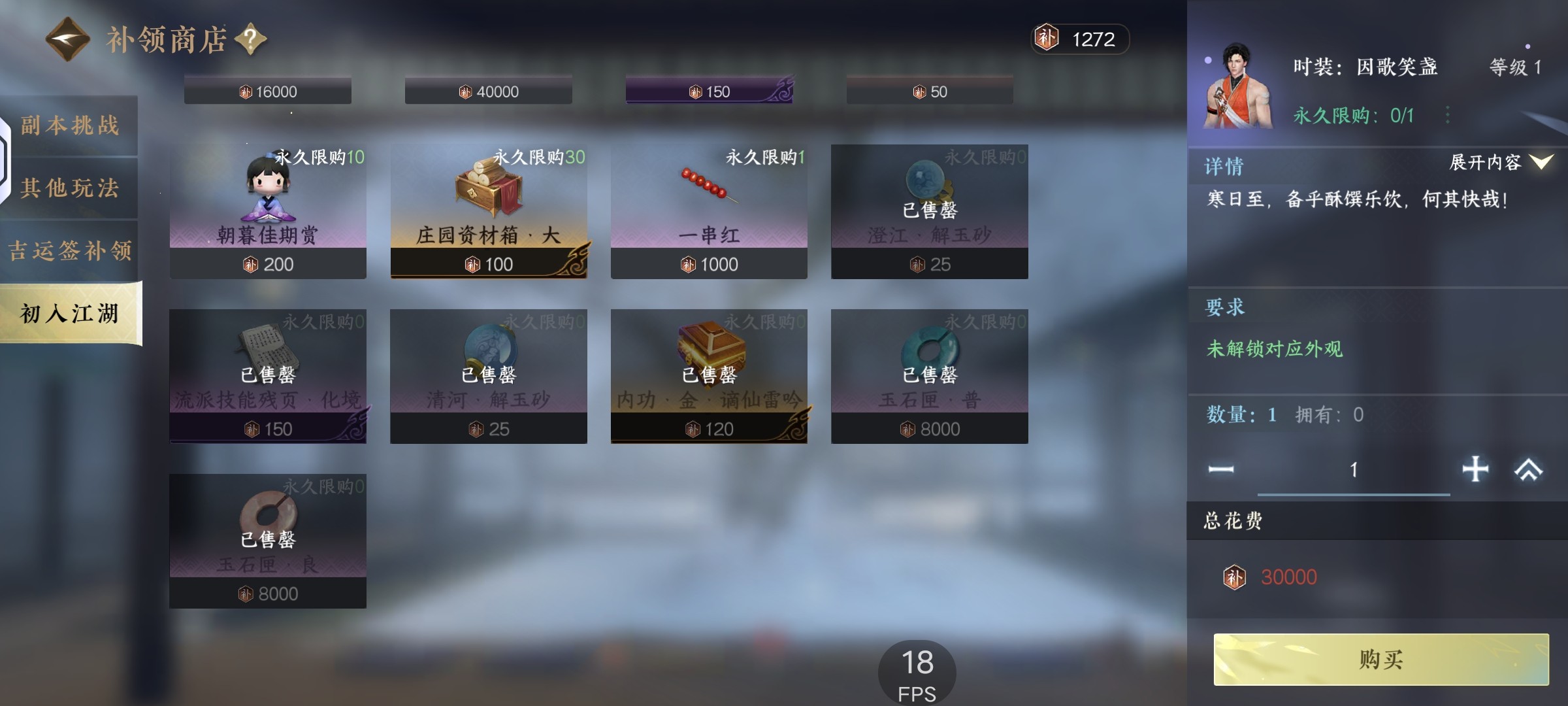Increase purchase quantity with the plus button
Image resolution: width=1568 pixels, height=706 pixels.
(1475, 469)
